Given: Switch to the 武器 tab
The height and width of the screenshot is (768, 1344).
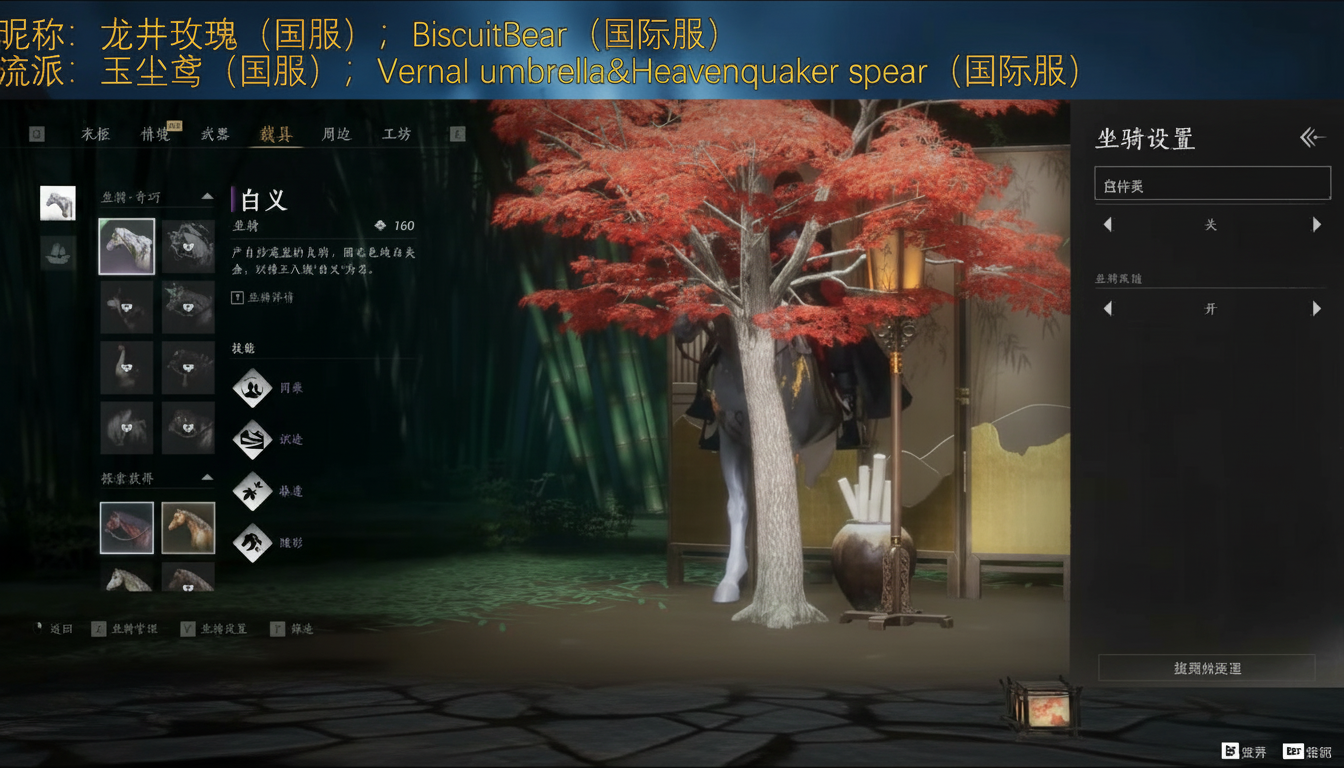Looking at the screenshot, I should 216,133.
